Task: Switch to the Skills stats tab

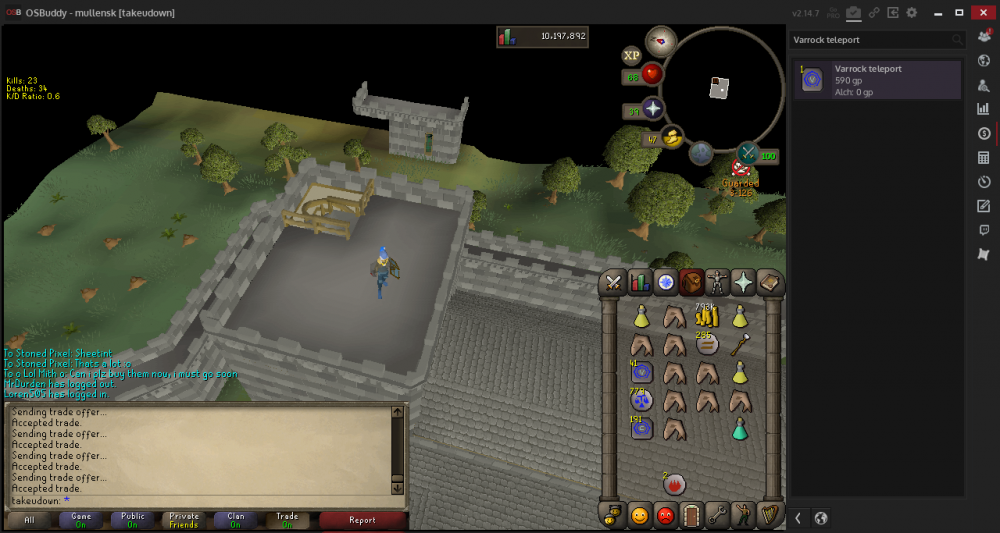Action: 639,283
